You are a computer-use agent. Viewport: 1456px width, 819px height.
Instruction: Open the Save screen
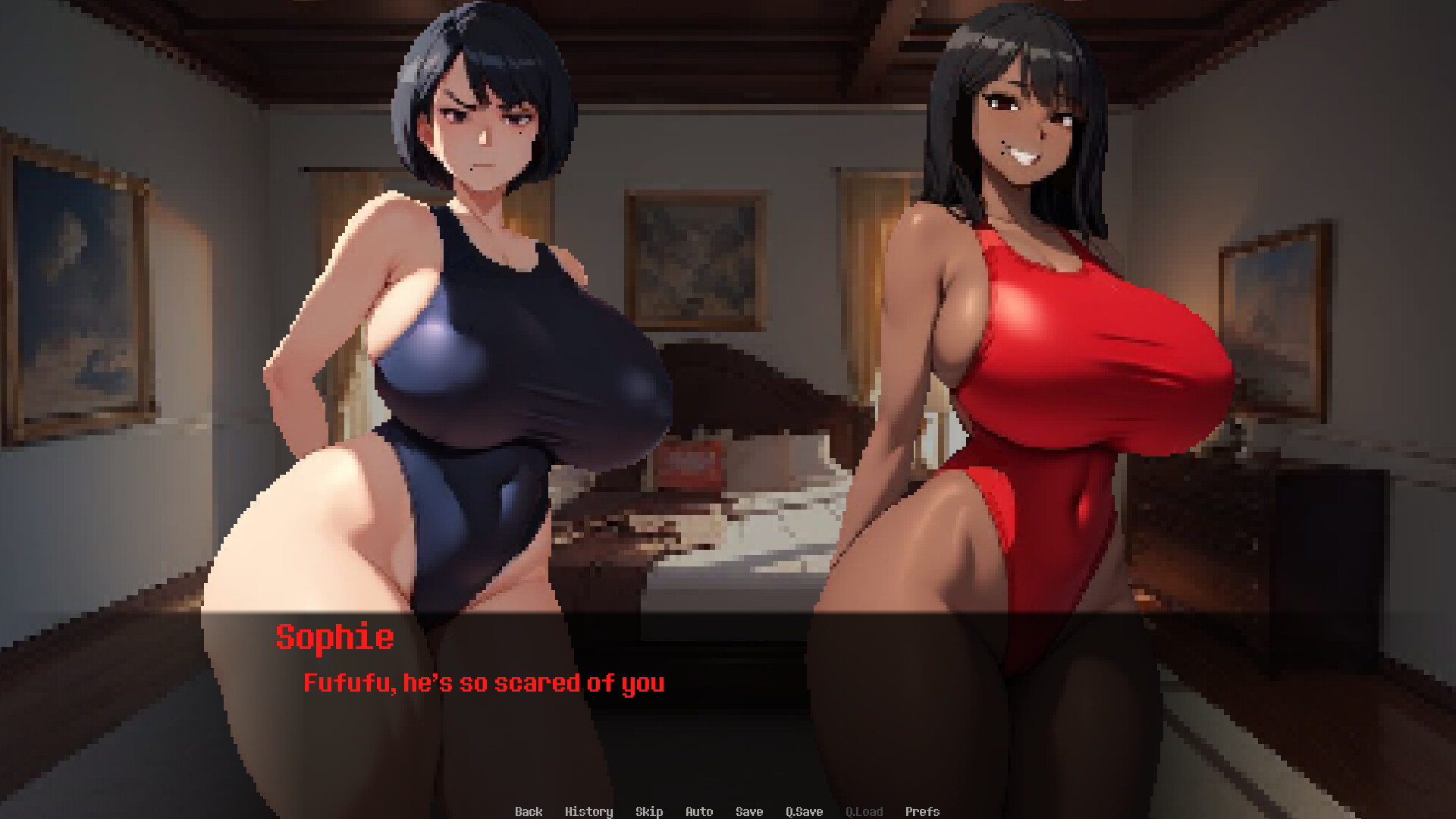coord(749,811)
